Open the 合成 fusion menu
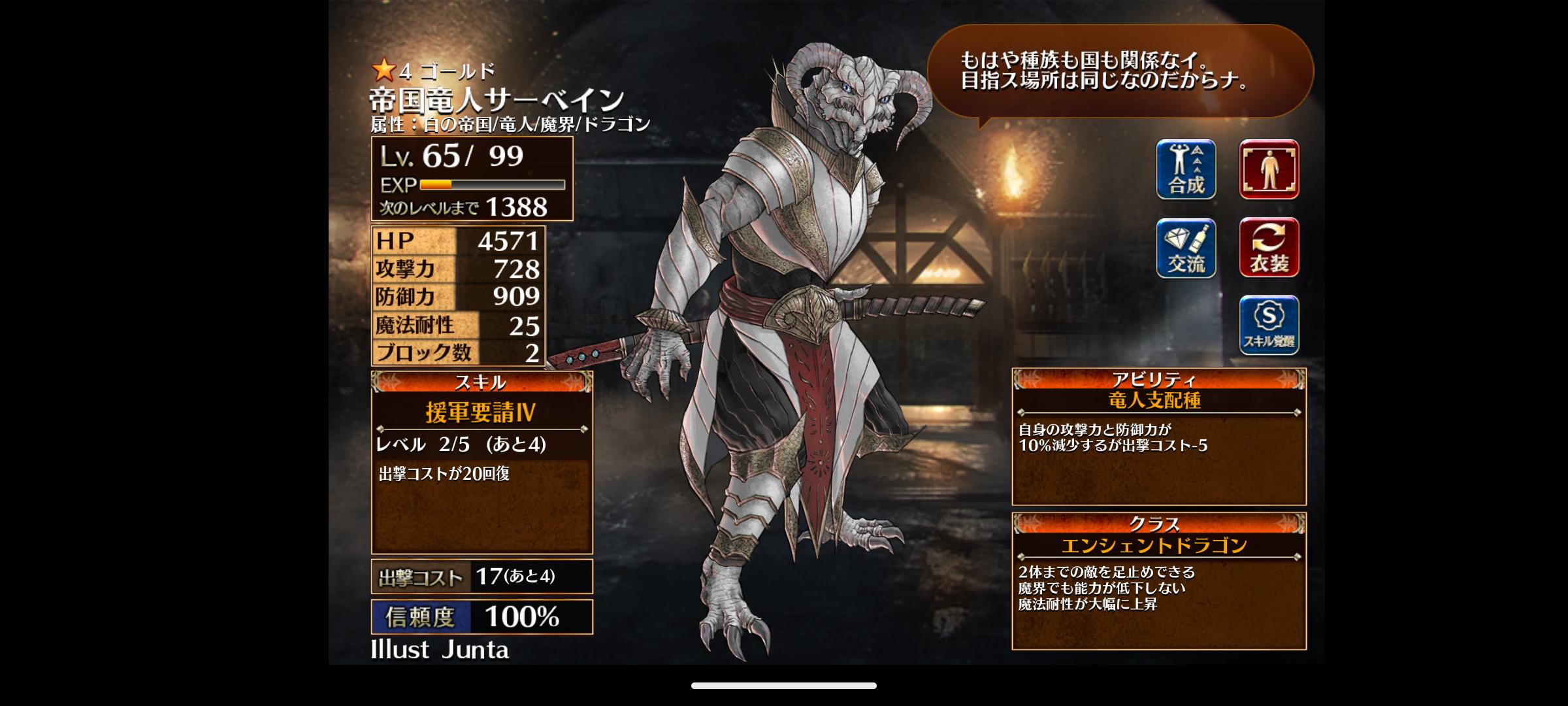Image resolution: width=1568 pixels, height=706 pixels. pos(1186,169)
